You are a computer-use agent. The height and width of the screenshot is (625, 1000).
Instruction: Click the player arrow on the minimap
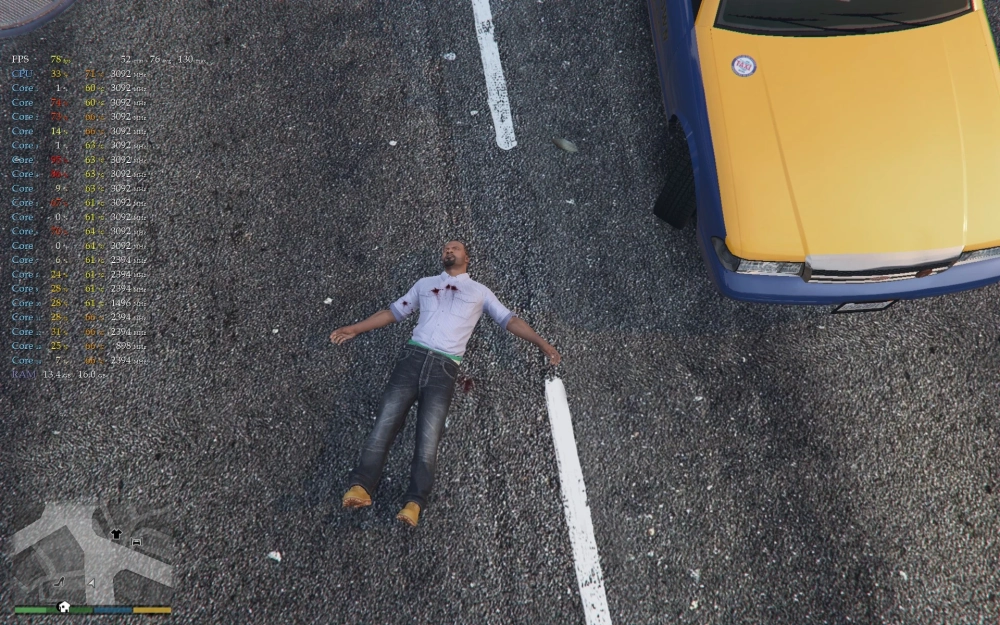pyautogui.click(x=91, y=582)
